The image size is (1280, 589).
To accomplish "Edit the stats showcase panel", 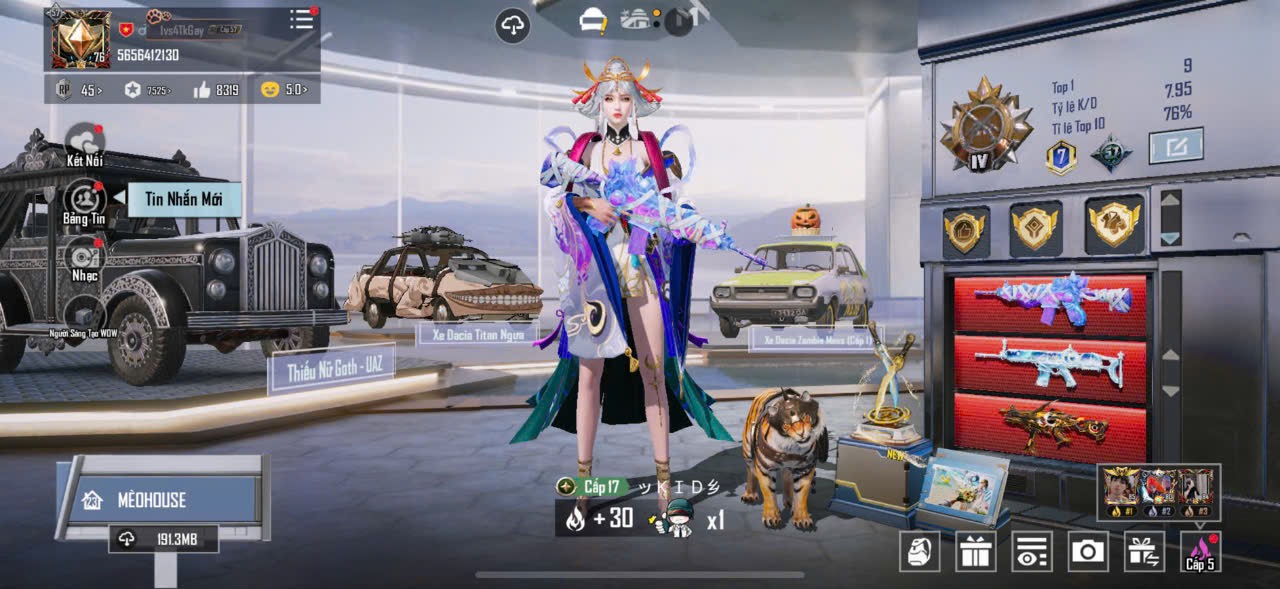I will click(x=1176, y=146).
